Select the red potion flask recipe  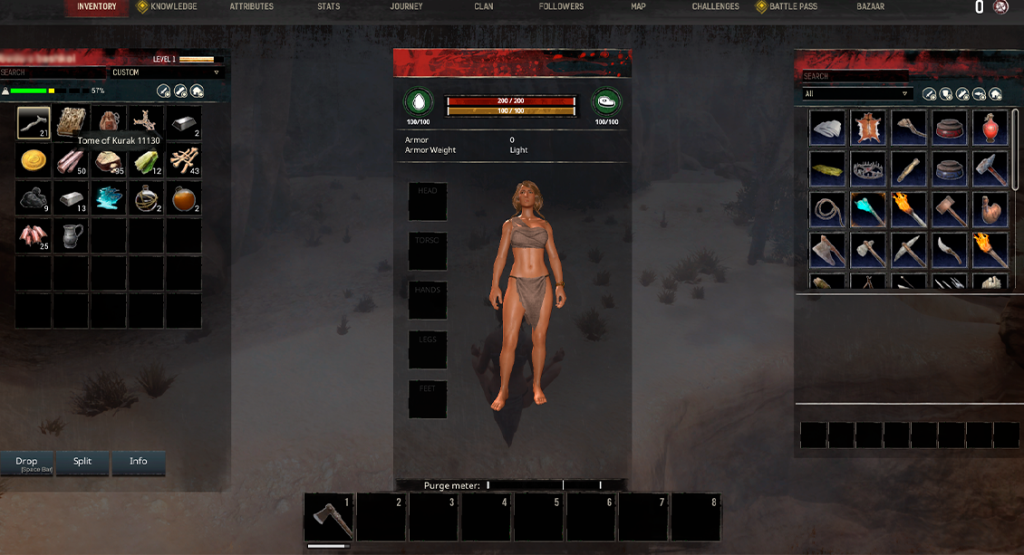pos(991,127)
